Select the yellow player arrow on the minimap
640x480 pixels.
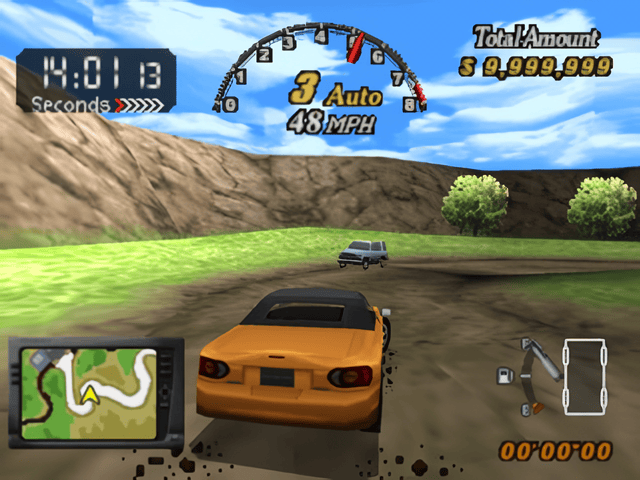point(89,396)
